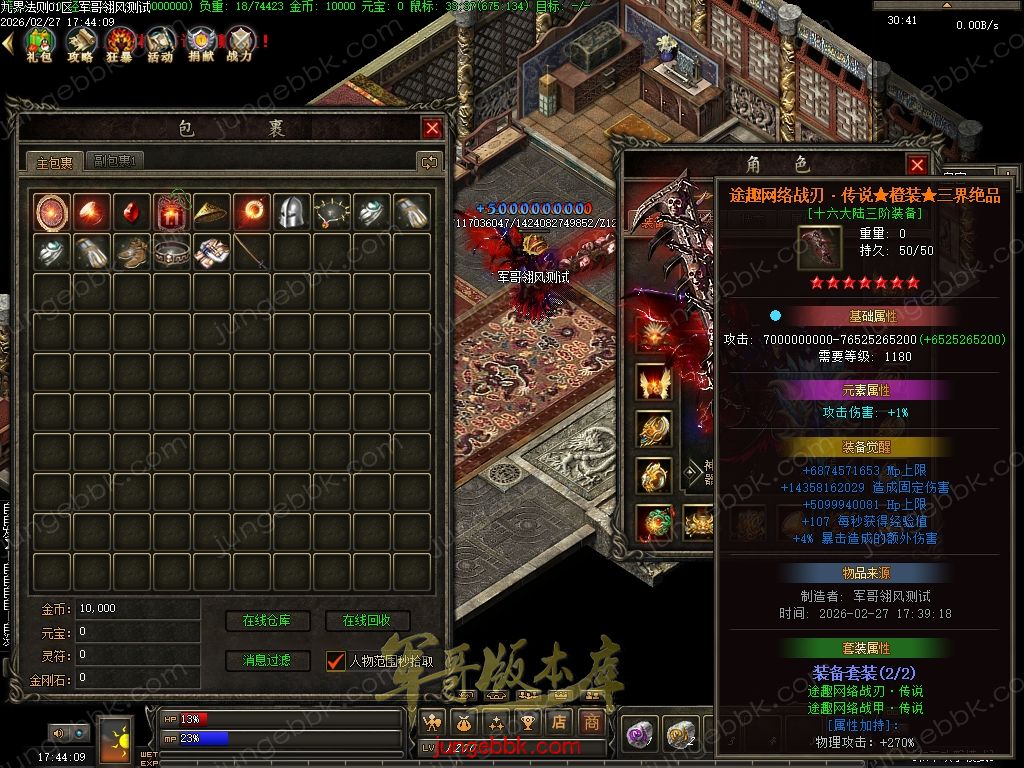Select the red ruby gem item
The image size is (1024, 768).
tap(131, 211)
